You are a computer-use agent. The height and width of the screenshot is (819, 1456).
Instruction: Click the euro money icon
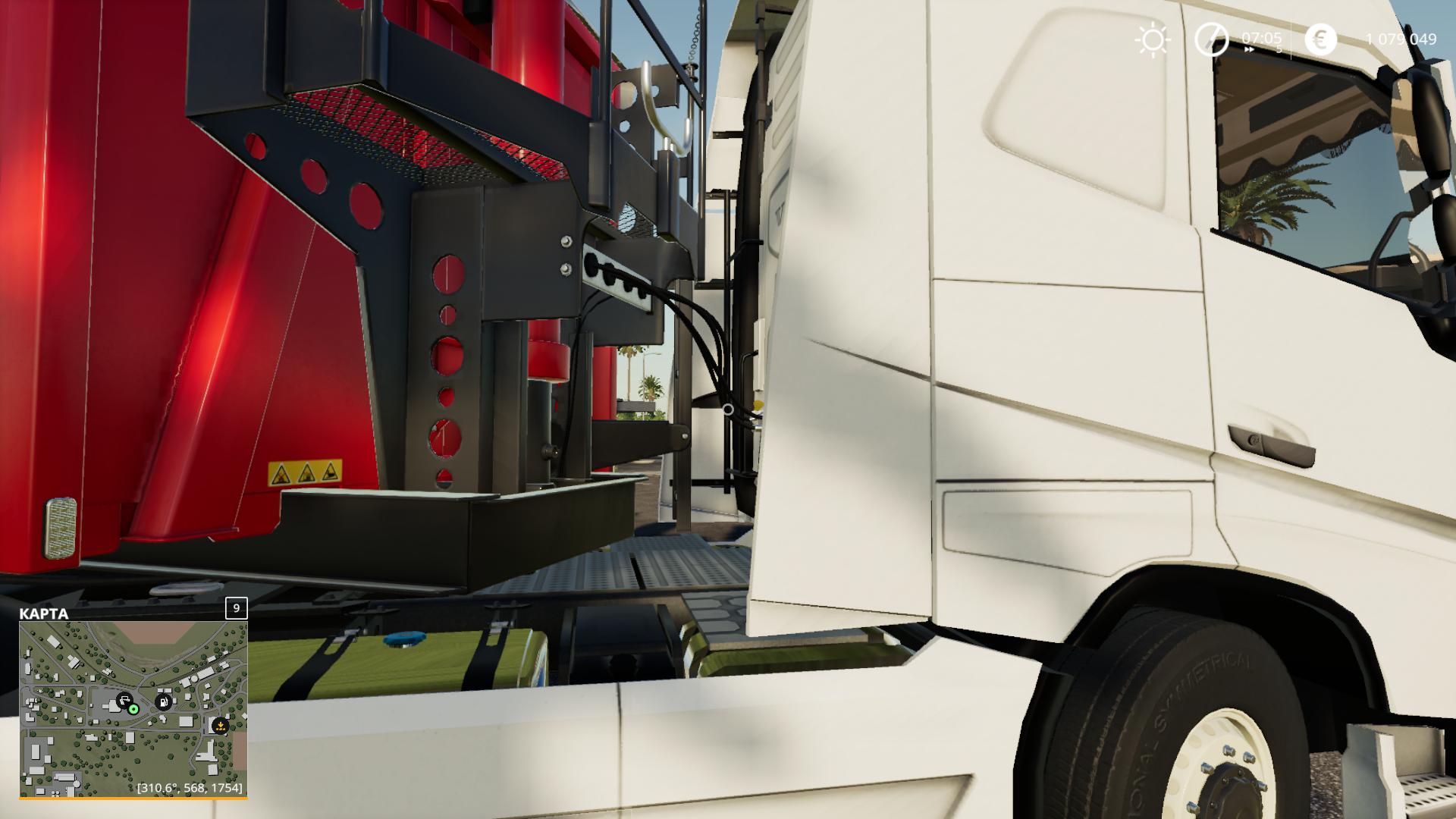click(1320, 39)
